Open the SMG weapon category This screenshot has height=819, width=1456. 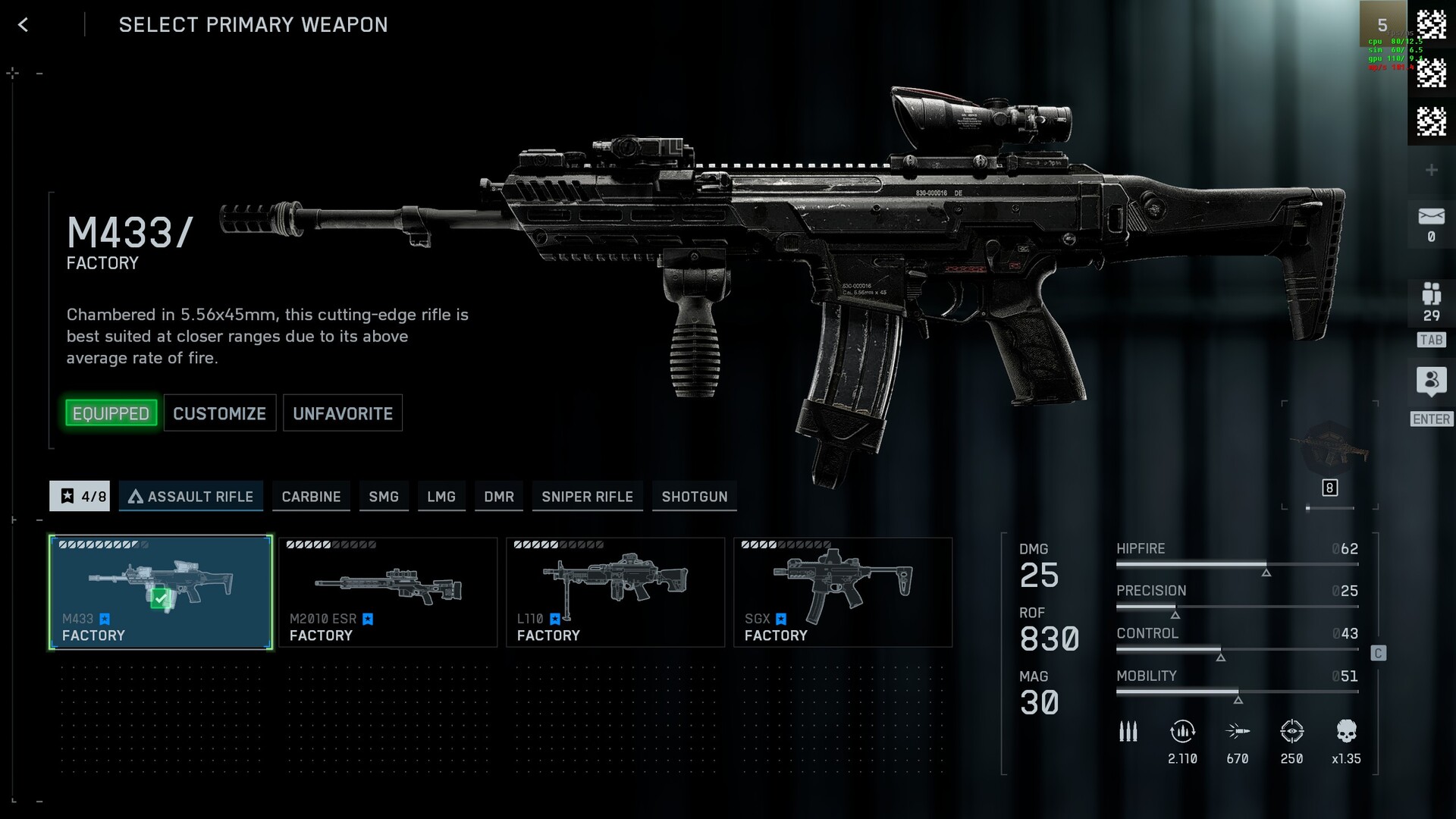pyautogui.click(x=384, y=496)
